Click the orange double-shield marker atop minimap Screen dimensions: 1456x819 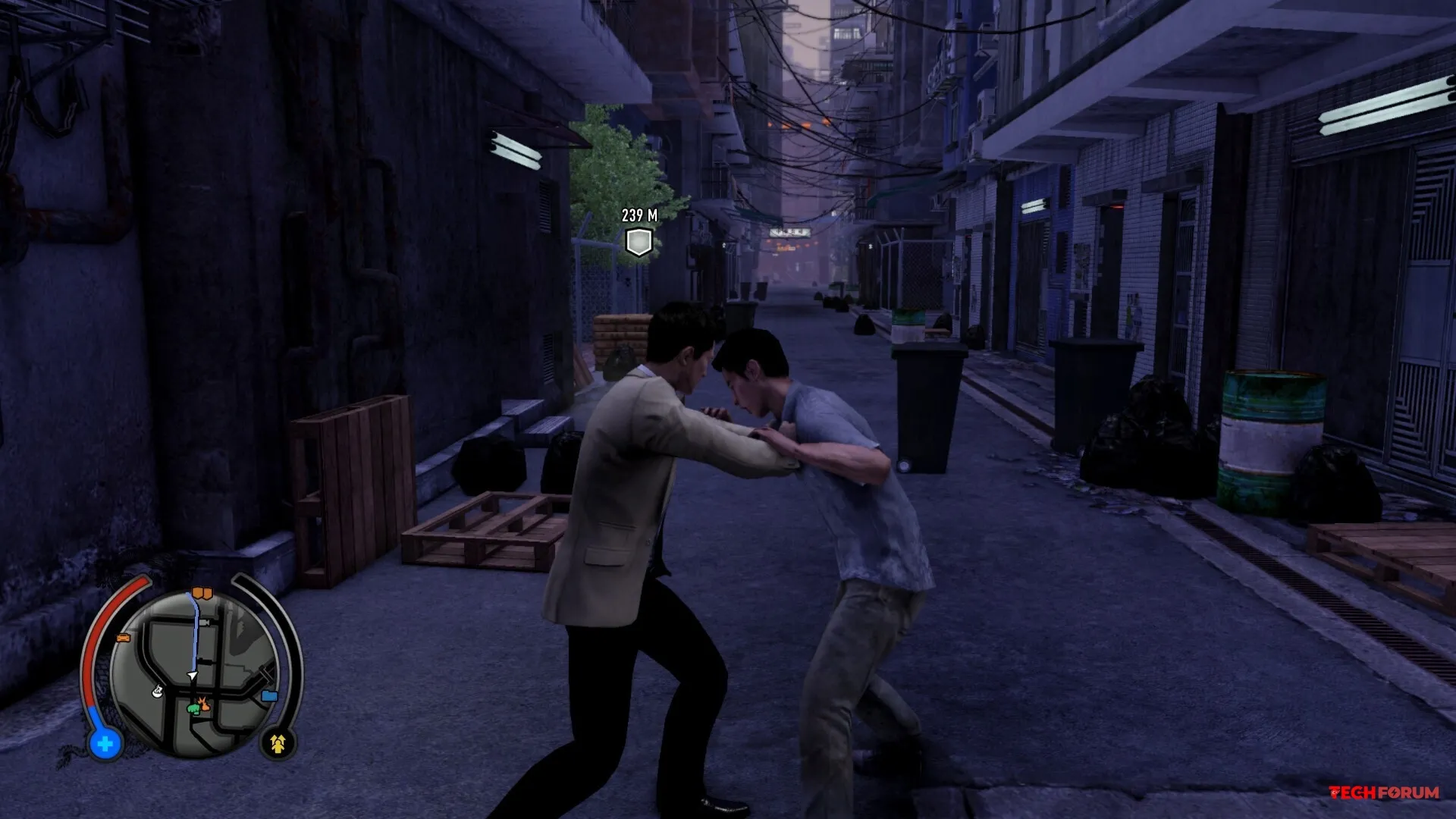(x=202, y=593)
